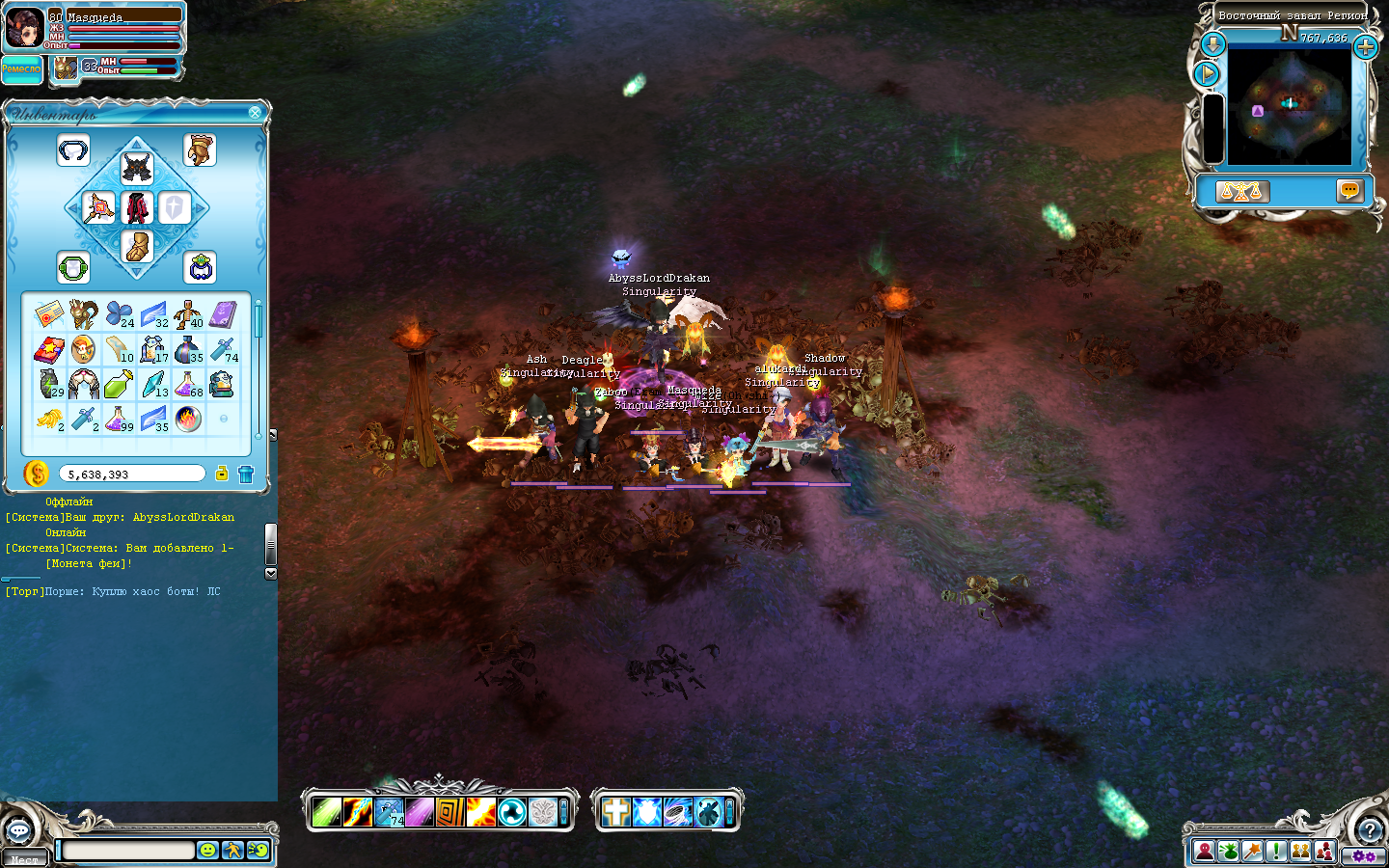
Task: Click the banana bunch inventory item
Action: tap(48, 419)
